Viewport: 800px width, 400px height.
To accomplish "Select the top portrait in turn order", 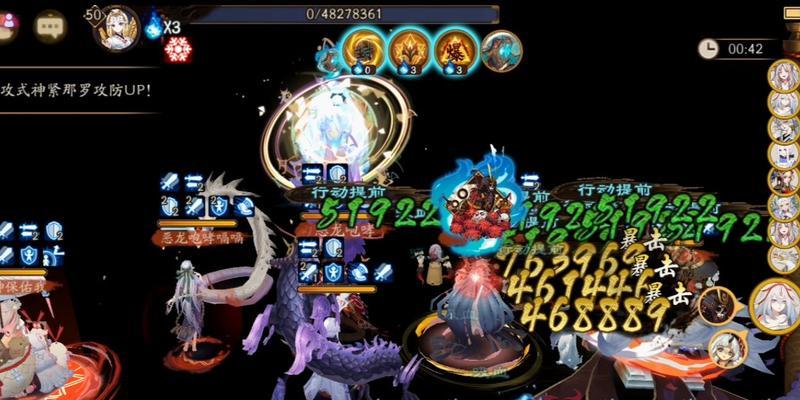I will 781,75.
